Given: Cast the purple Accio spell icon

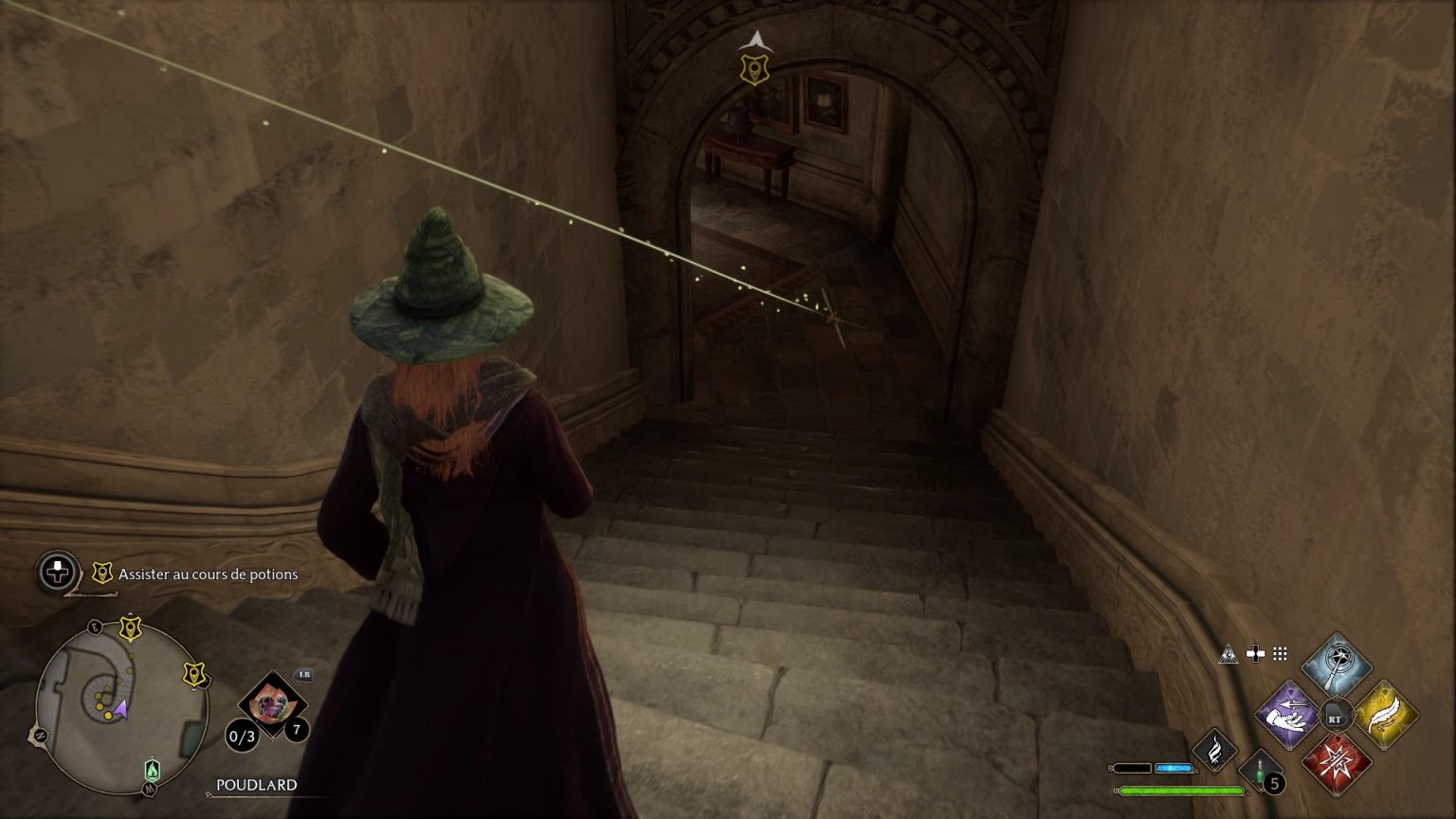Looking at the screenshot, I should pyautogui.click(x=1289, y=715).
